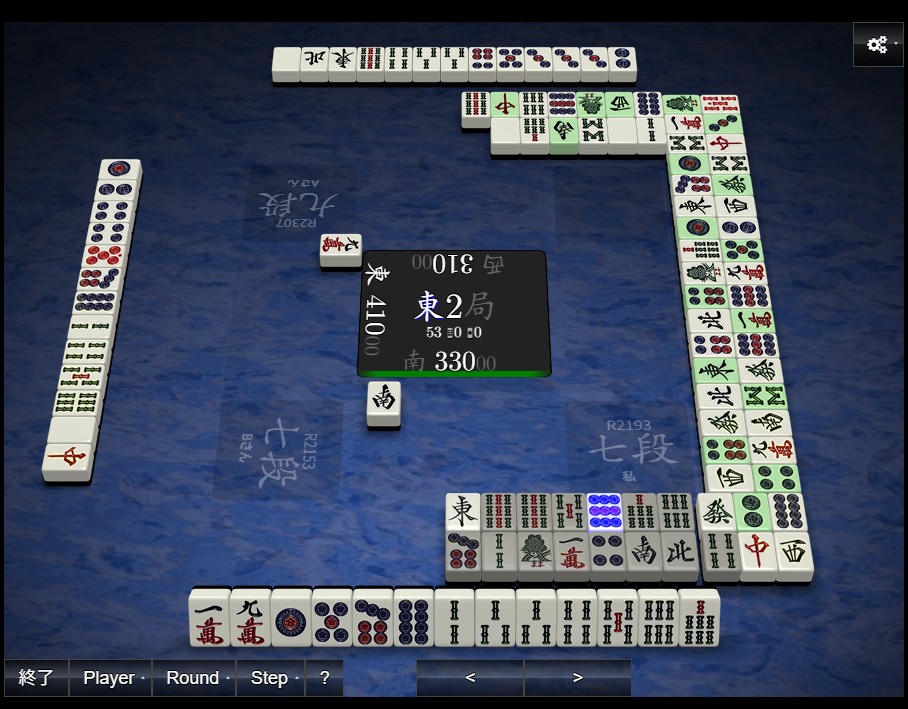Open the Round dropdown menu

pos(193,677)
